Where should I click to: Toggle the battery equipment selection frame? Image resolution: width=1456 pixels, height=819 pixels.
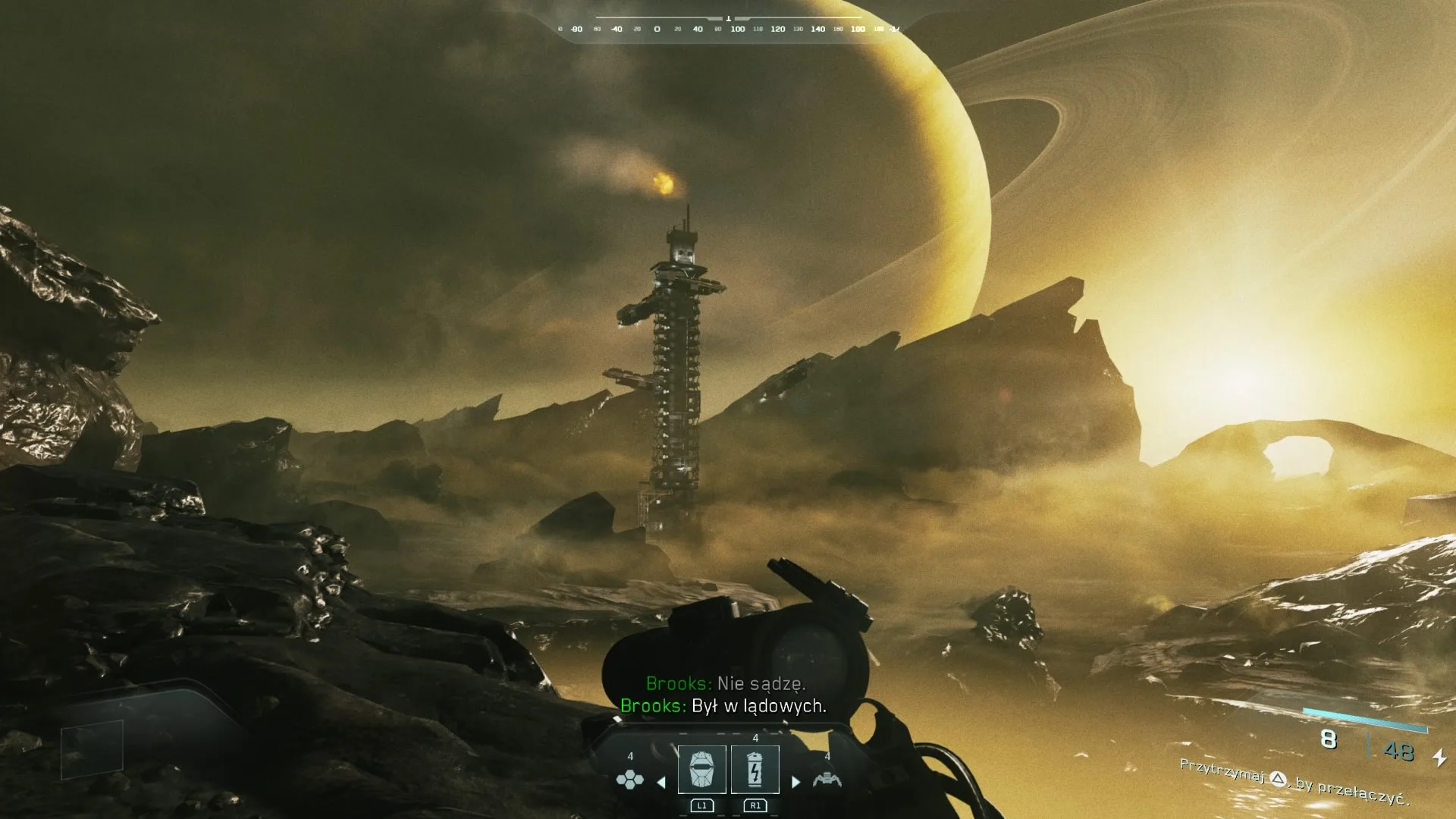coord(755,770)
